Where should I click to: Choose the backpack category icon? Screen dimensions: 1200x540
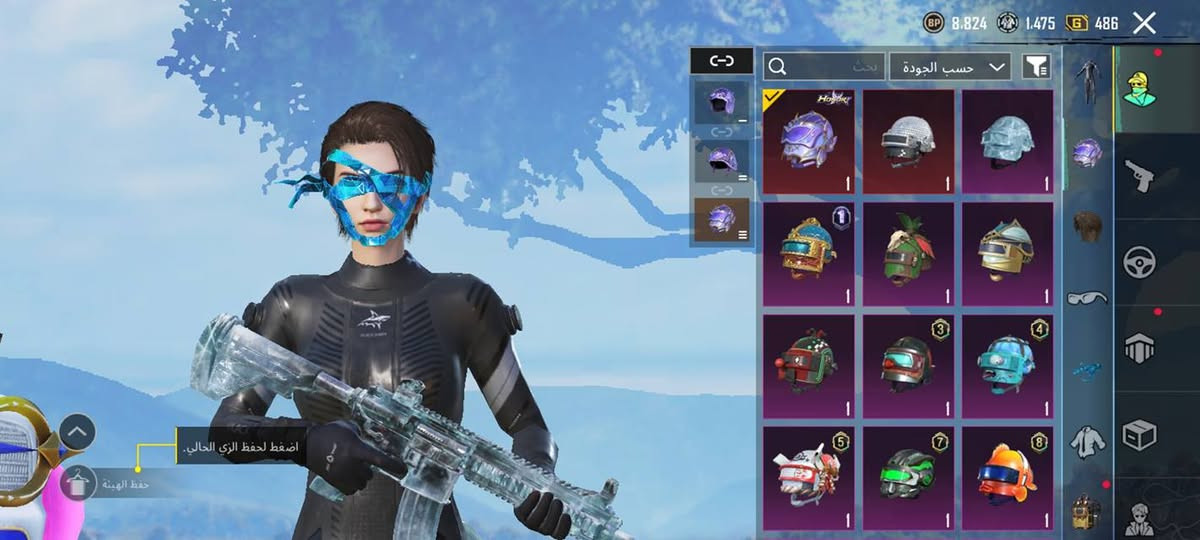point(1087,512)
